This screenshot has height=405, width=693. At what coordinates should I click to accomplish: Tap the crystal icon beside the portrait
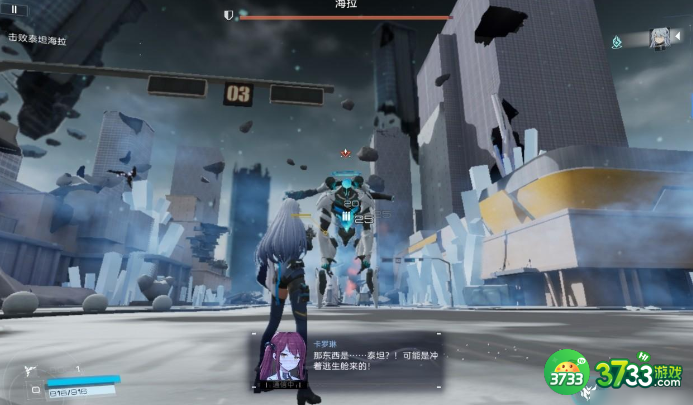[x=620, y=41]
